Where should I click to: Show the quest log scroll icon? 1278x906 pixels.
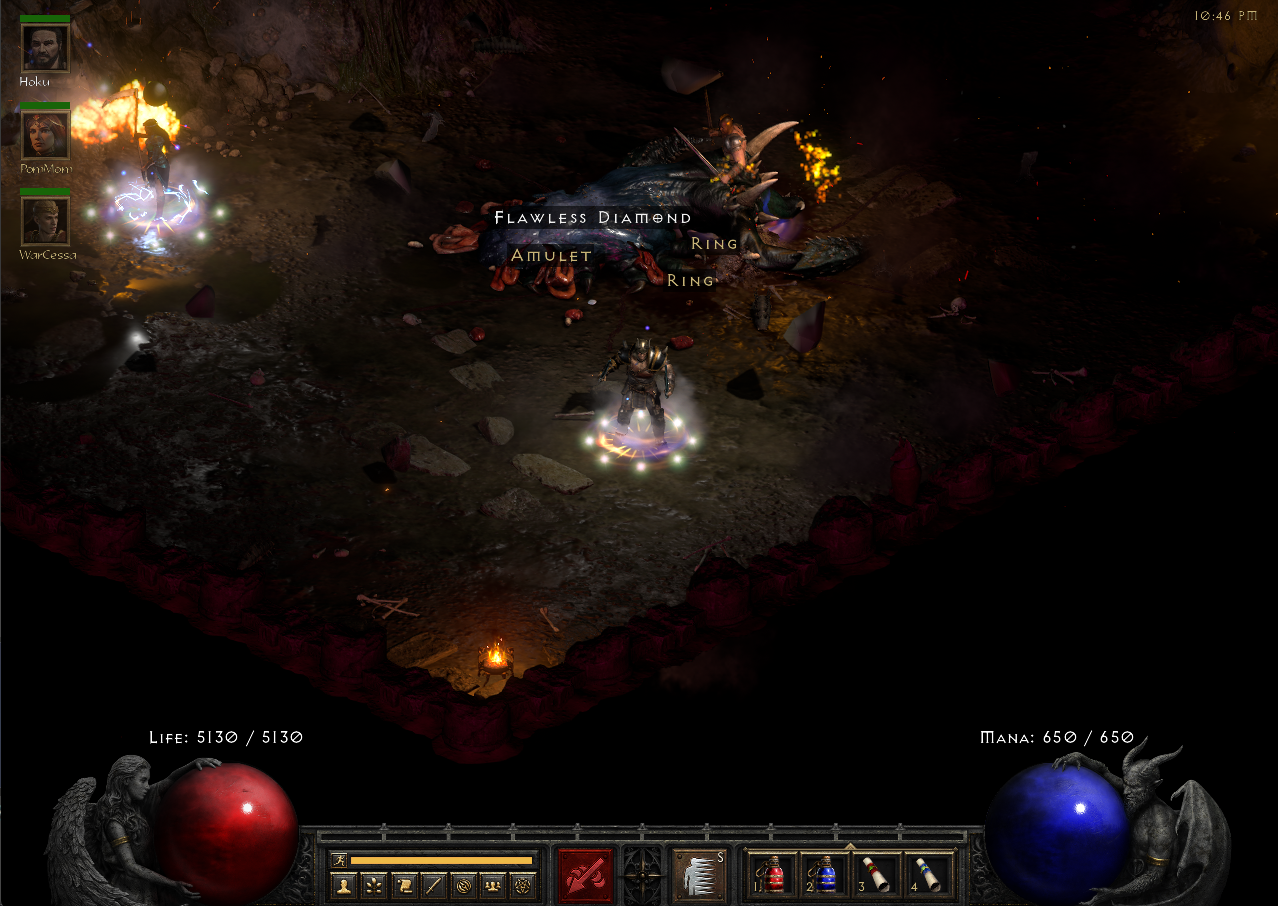(x=403, y=885)
